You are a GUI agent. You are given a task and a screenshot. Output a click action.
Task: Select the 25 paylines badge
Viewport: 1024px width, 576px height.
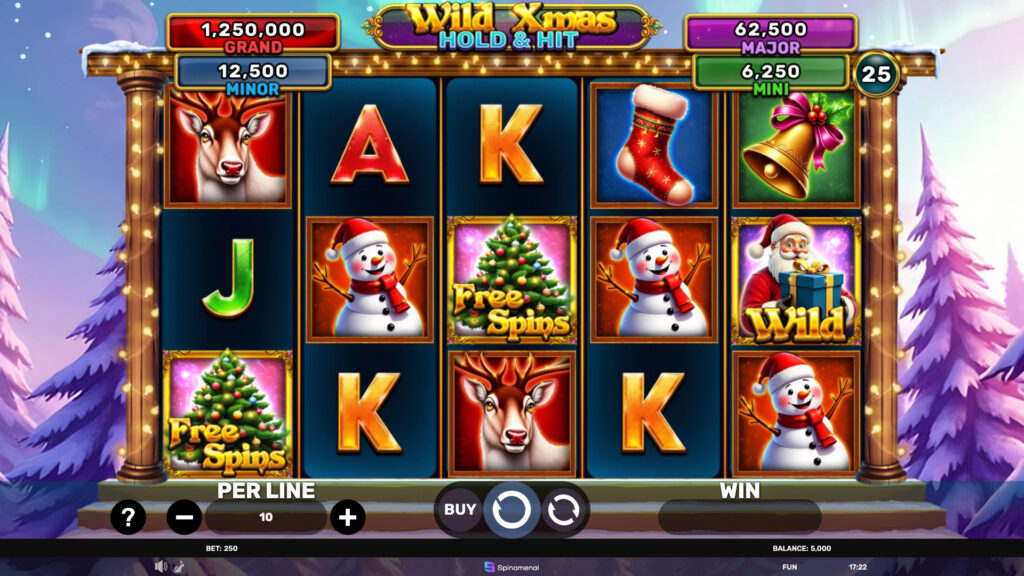point(877,74)
